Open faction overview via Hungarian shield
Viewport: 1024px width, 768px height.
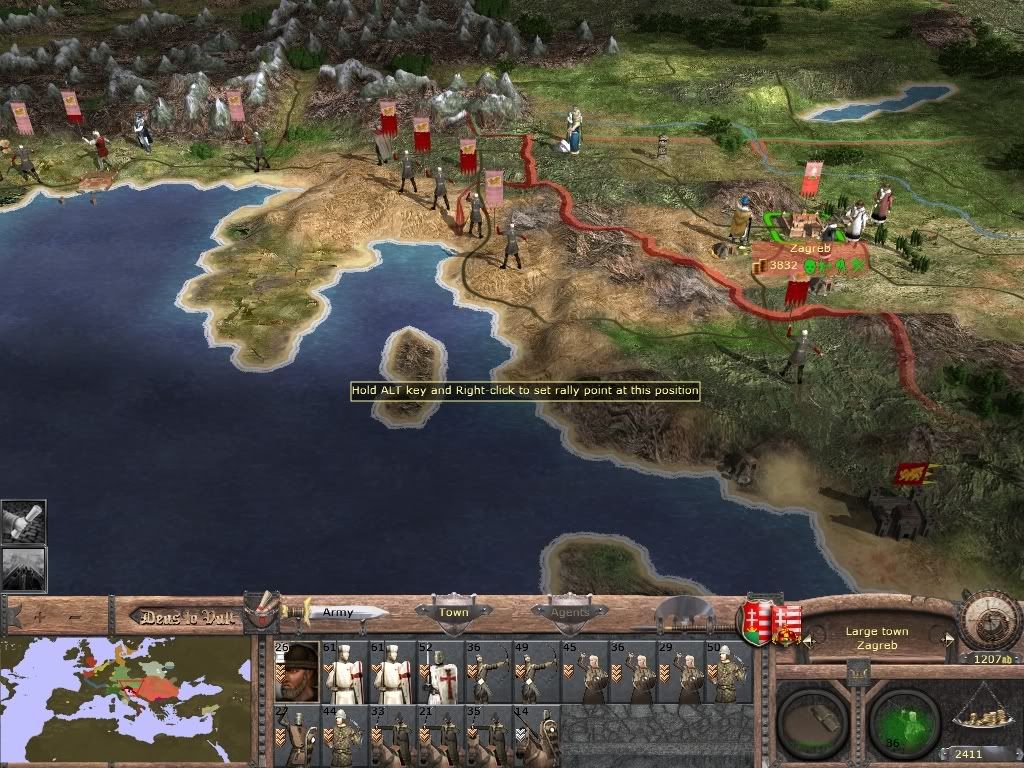(x=754, y=622)
